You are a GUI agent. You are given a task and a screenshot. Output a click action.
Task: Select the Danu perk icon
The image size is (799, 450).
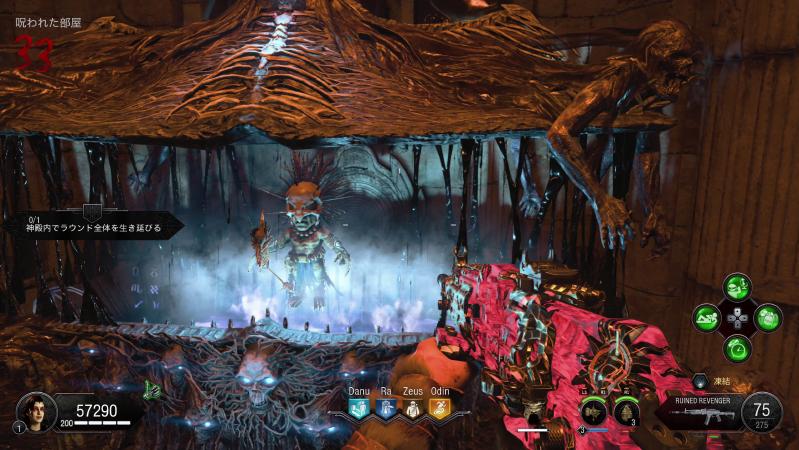pyautogui.click(x=360, y=408)
